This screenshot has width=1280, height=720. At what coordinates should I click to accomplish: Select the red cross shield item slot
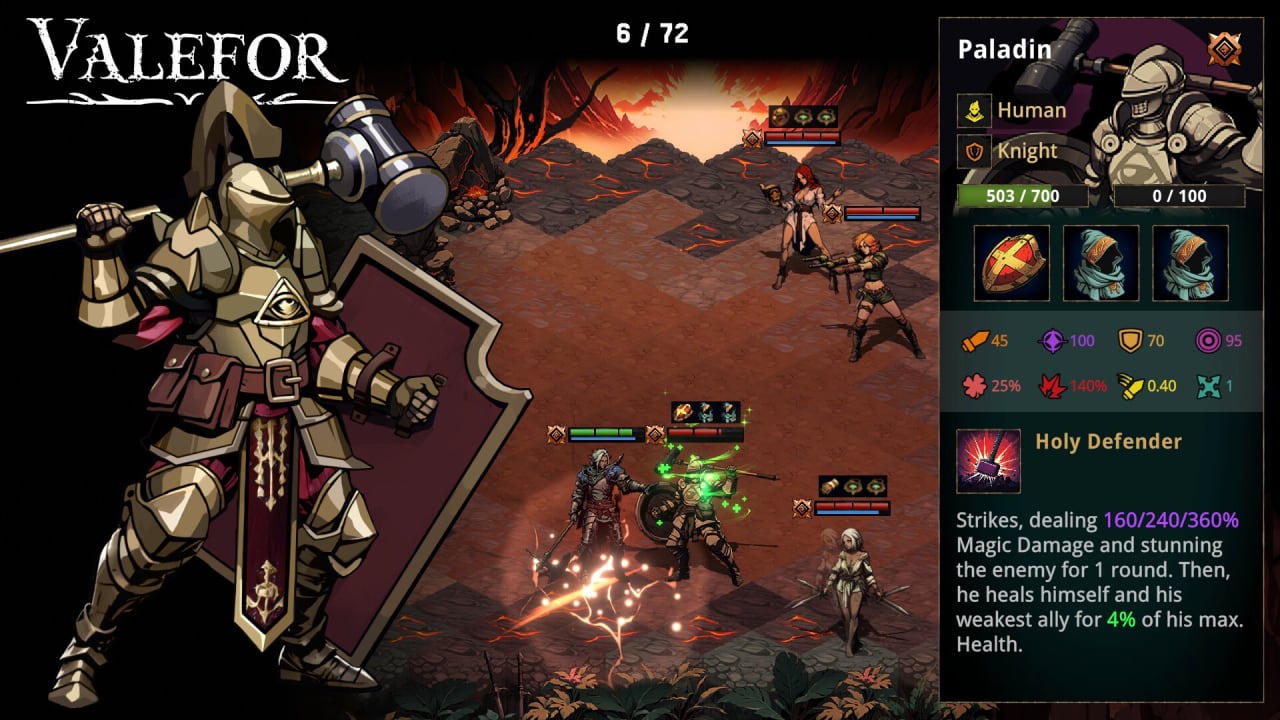tap(1011, 263)
